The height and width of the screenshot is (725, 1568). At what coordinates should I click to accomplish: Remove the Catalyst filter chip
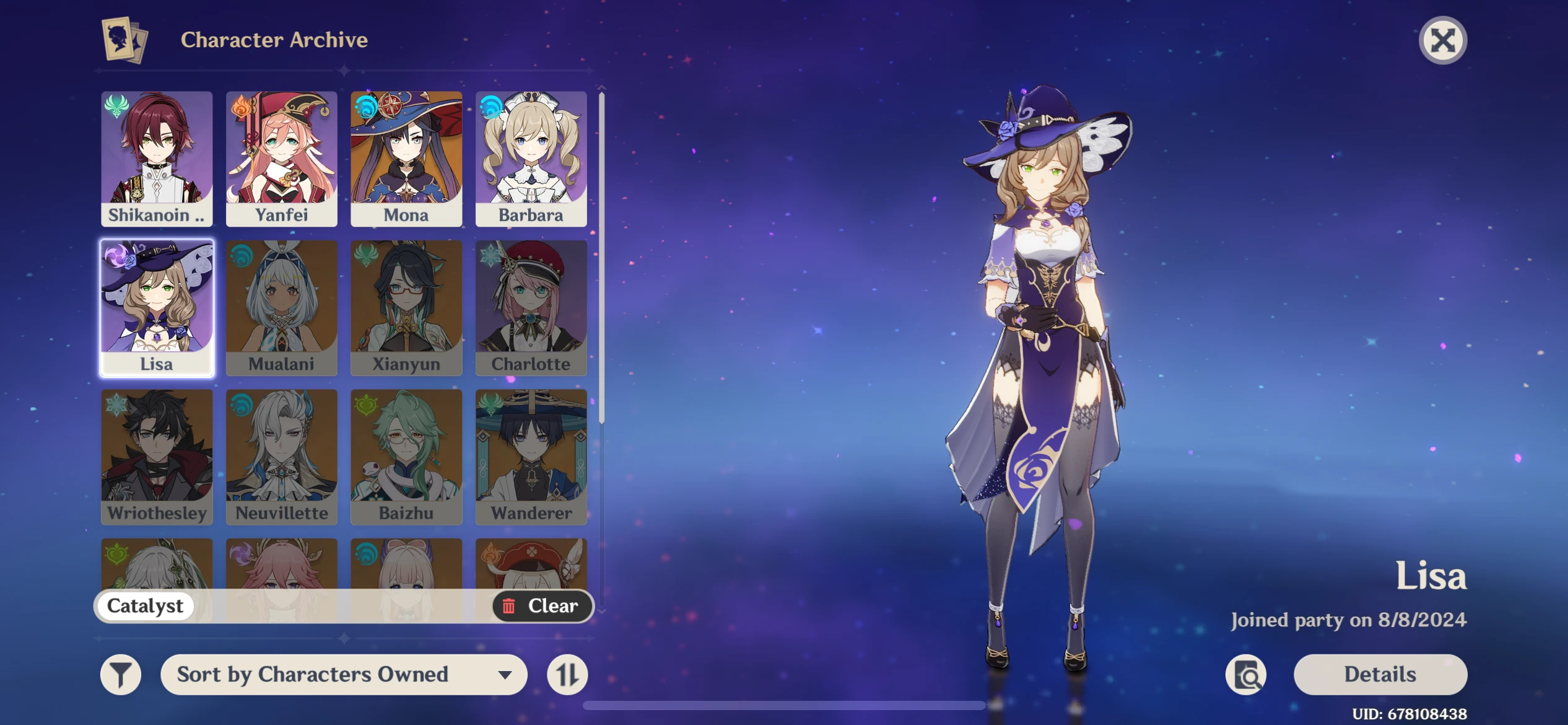click(x=144, y=606)
